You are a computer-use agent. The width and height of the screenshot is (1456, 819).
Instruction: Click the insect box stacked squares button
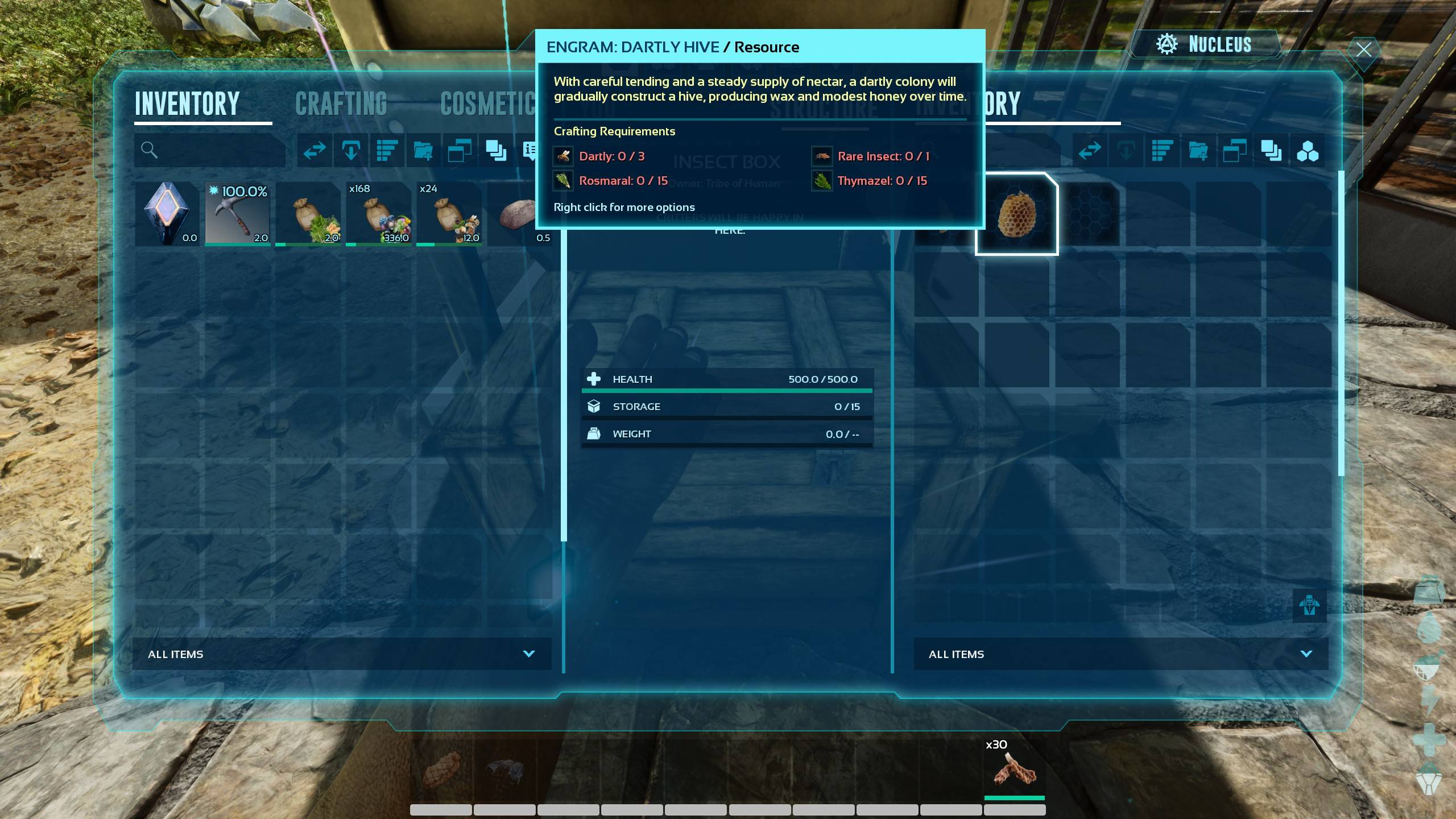(1271, 151)
